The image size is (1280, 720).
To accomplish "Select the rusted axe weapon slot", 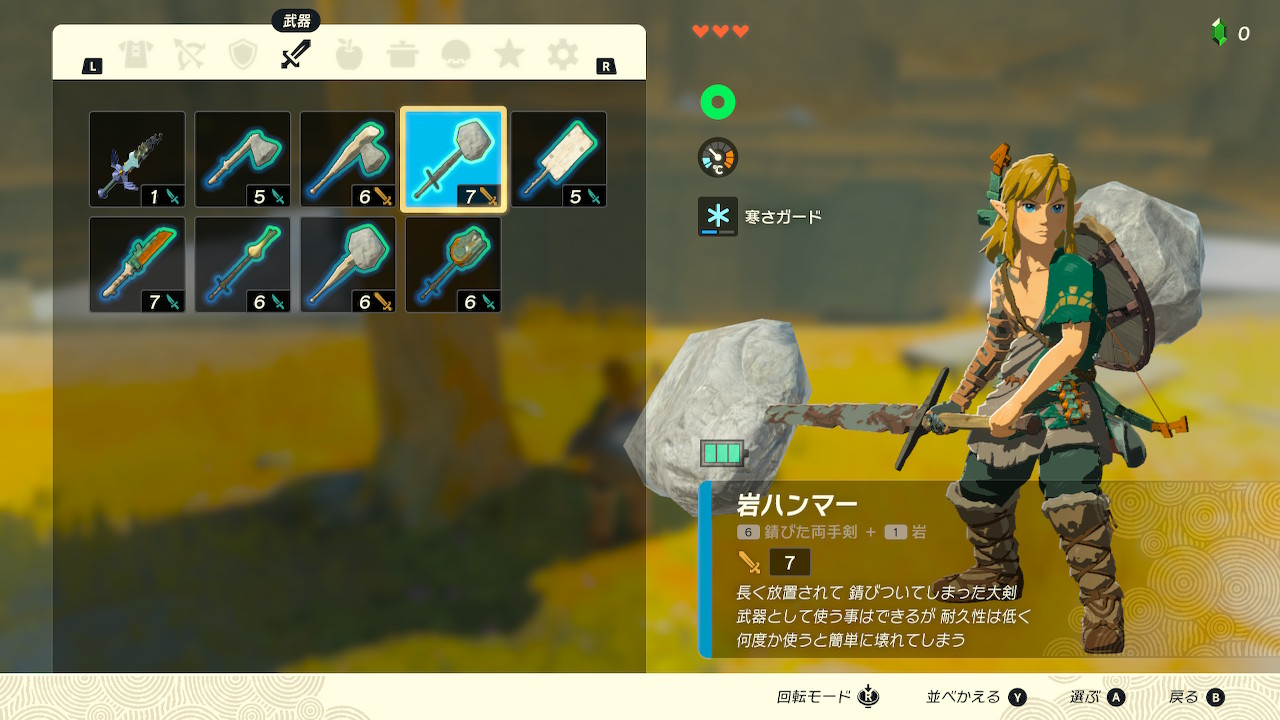I will pos(242,160).
